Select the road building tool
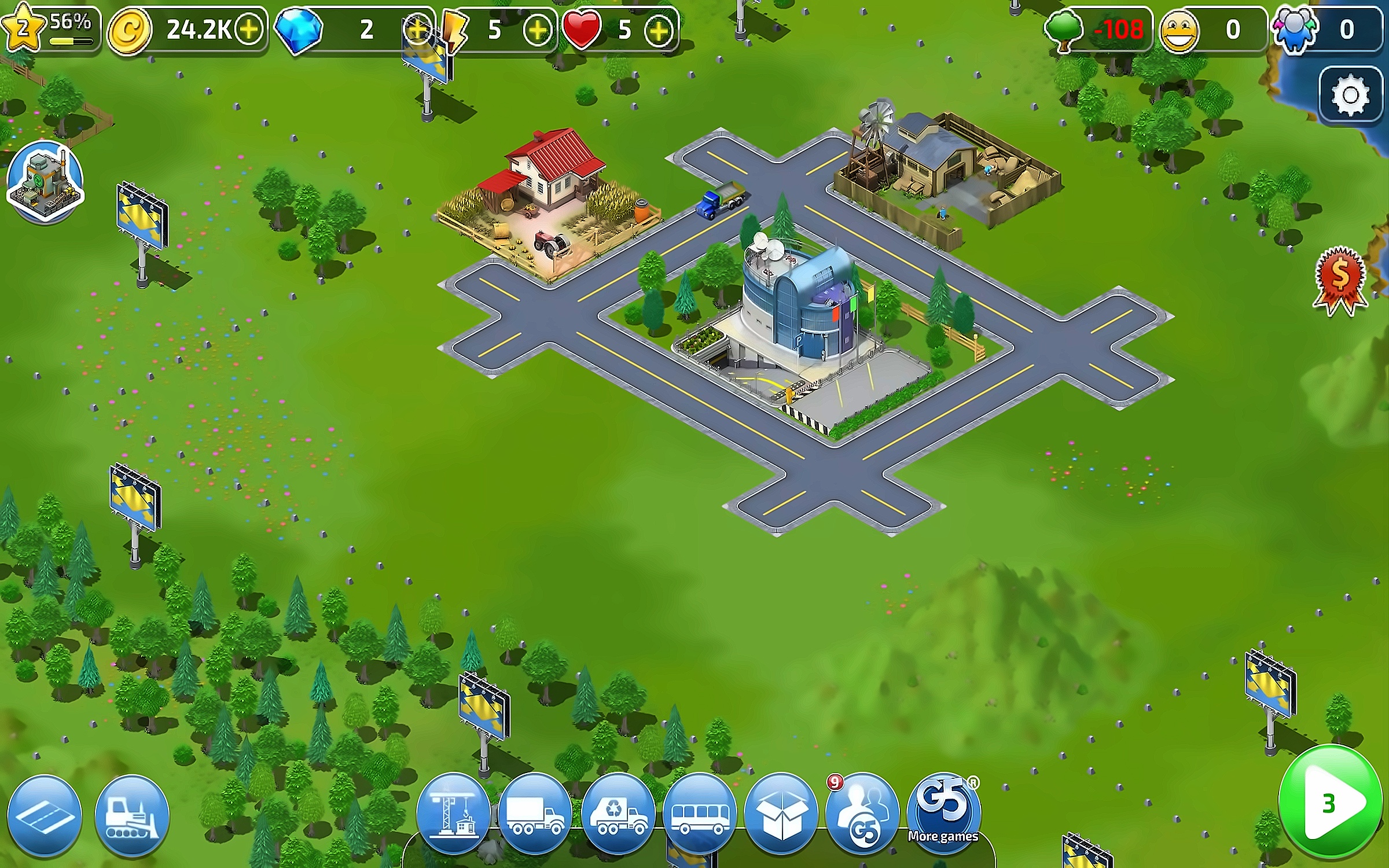The width and height of the screenshot is (1389, 868). point(45,815)
